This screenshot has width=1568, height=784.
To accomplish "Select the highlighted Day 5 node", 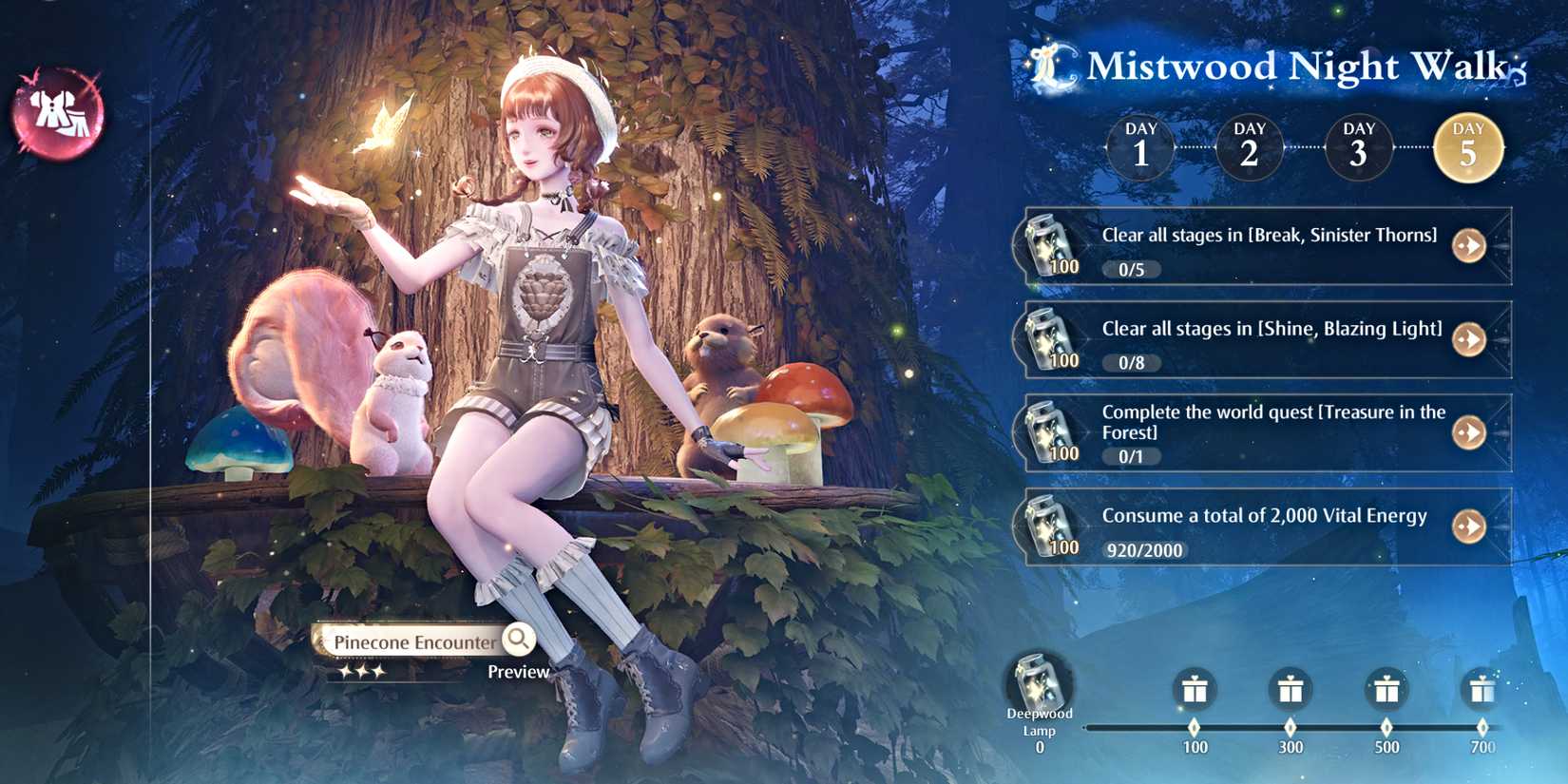I will point(1469,144).
